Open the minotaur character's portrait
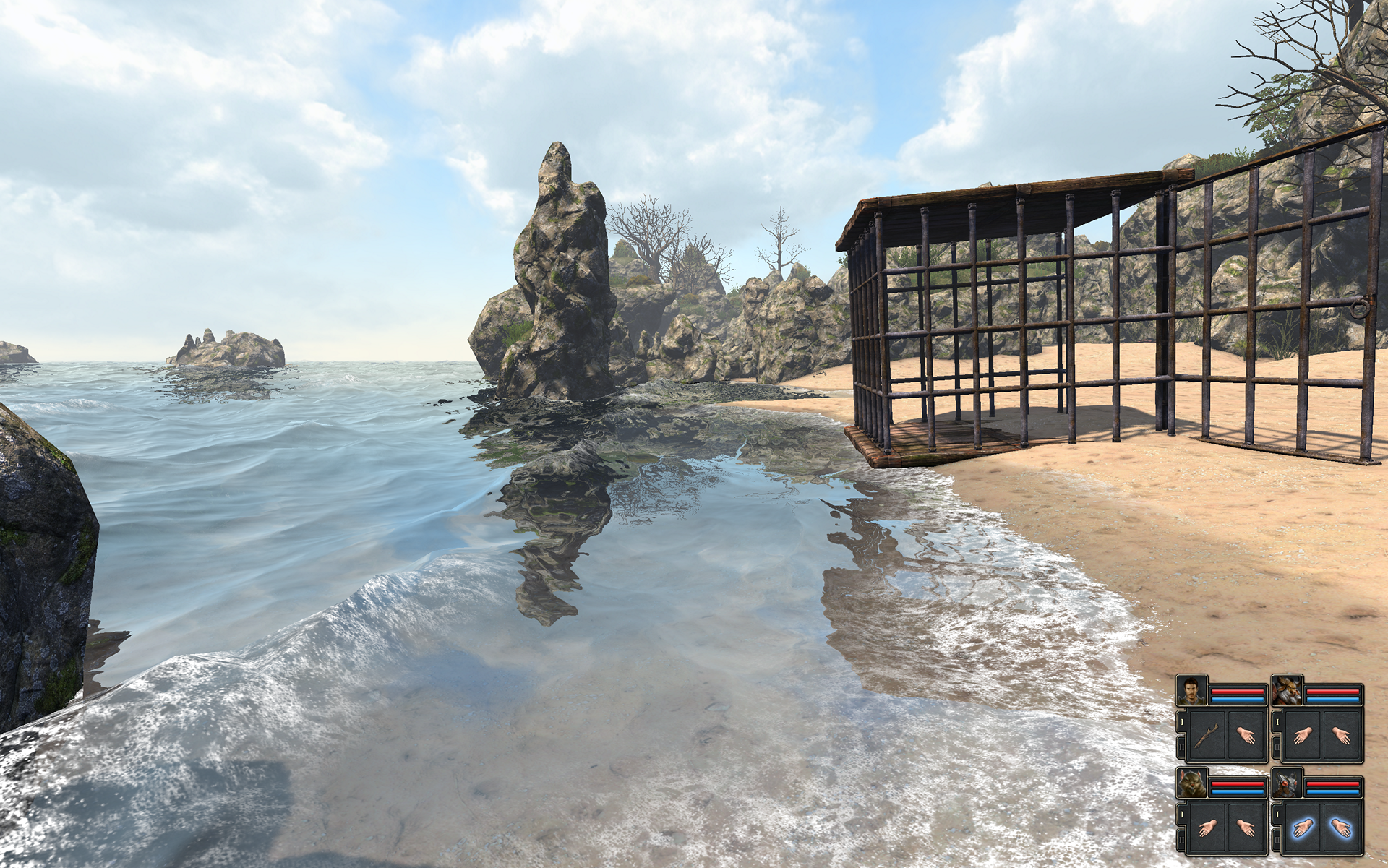 [1287, 691]
